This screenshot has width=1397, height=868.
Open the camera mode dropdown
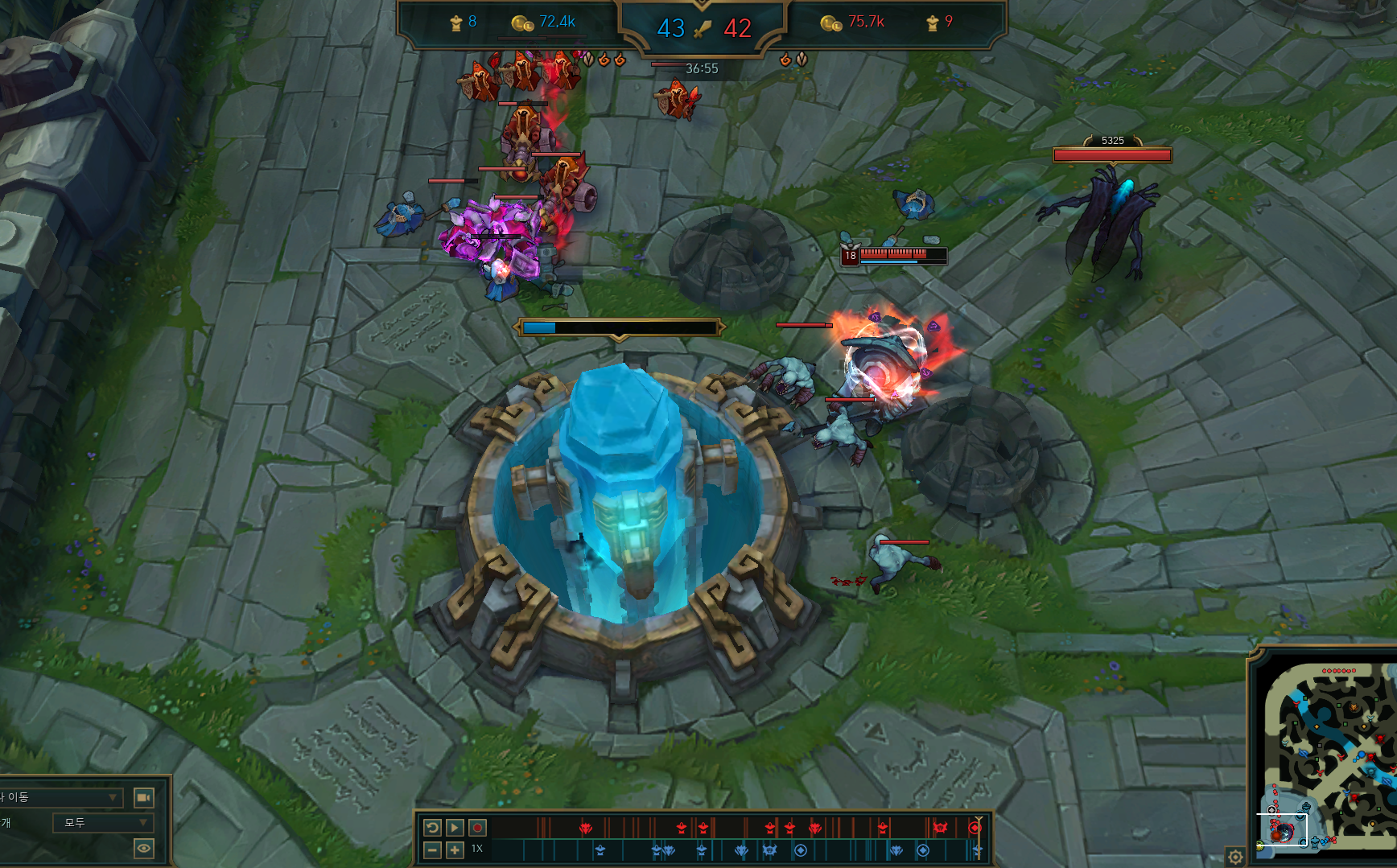(61, 797)
